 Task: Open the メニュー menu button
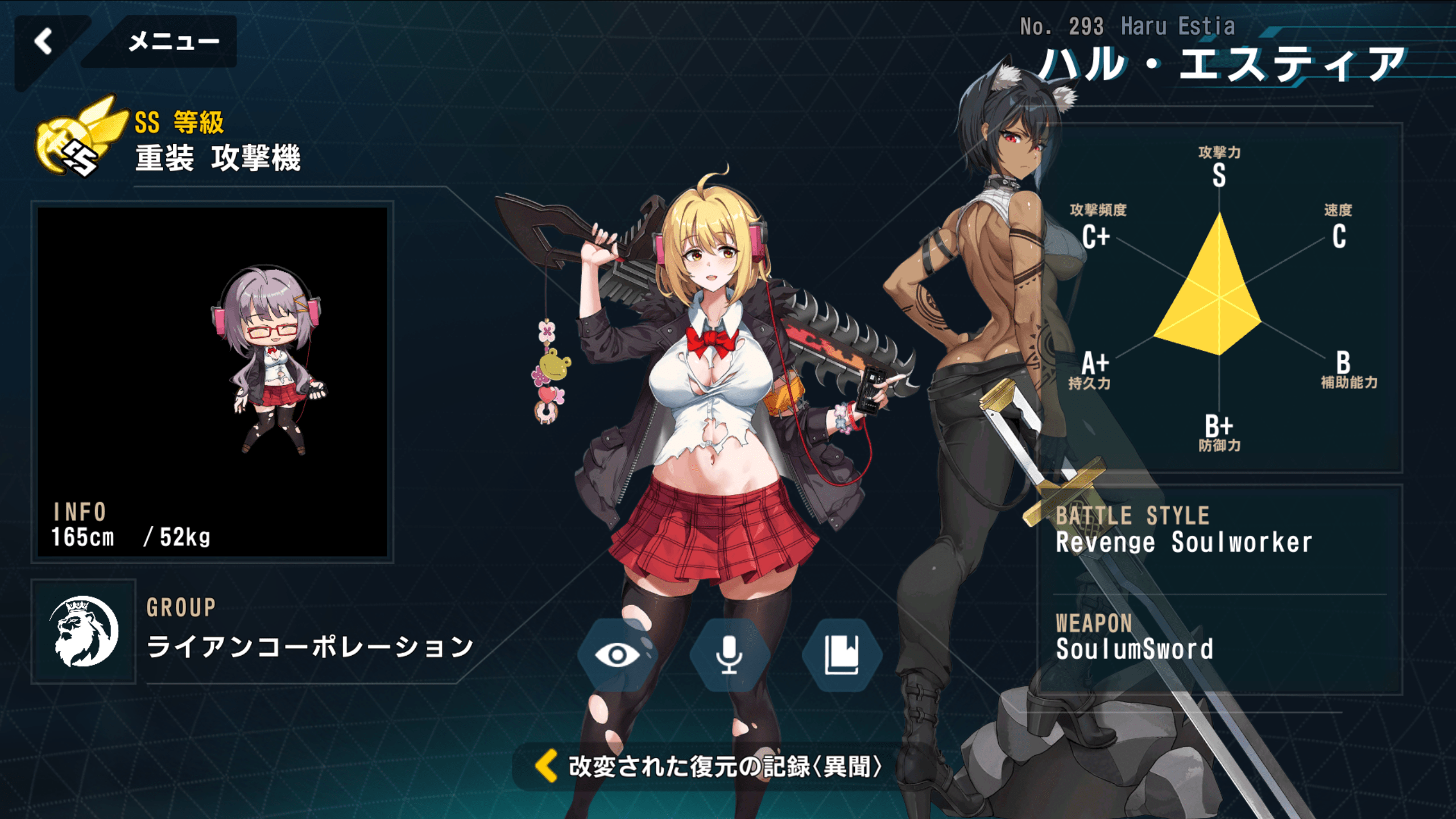coord(173,42)
